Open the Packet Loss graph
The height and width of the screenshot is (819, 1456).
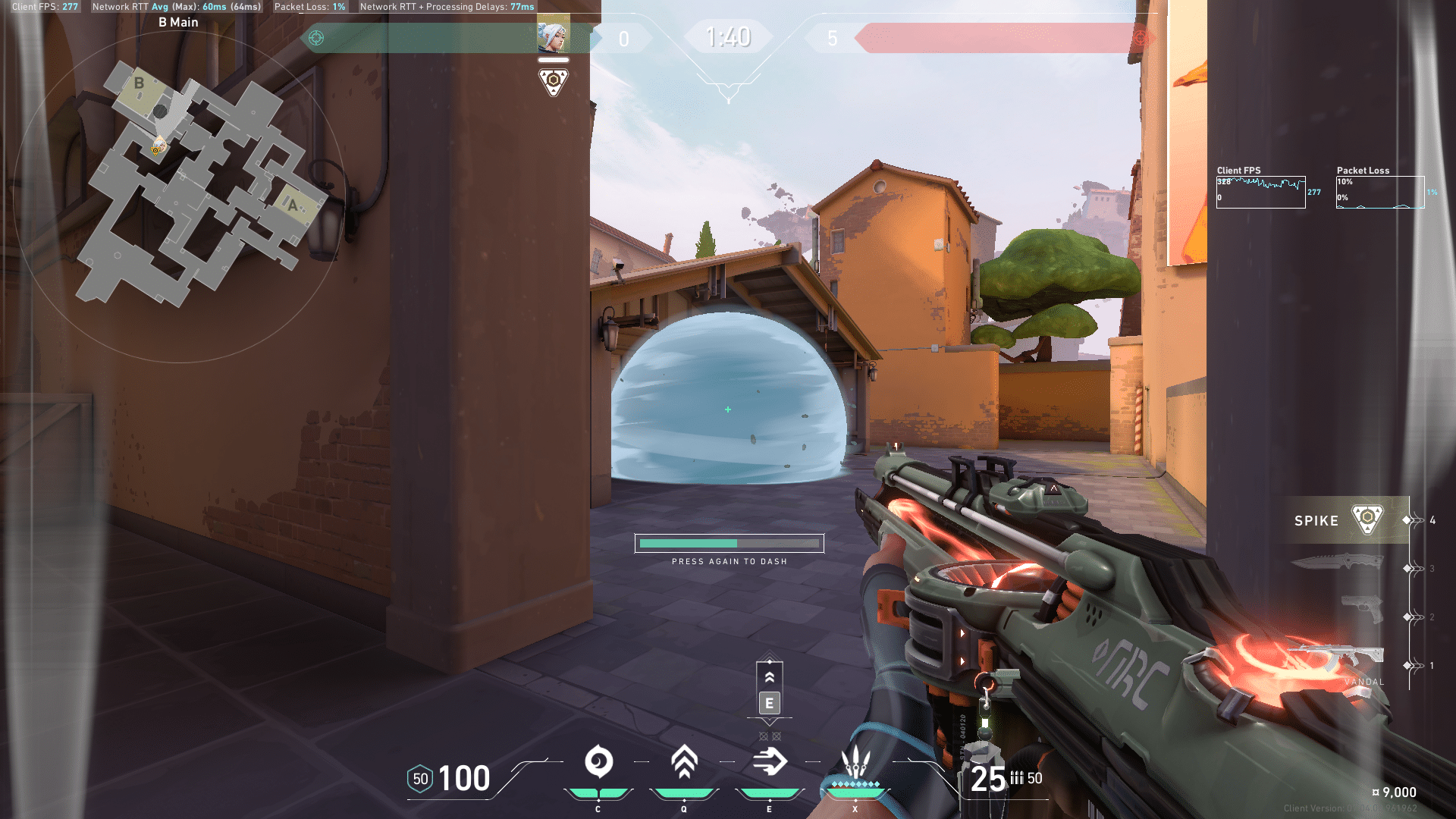click(x=1380, y=192)
